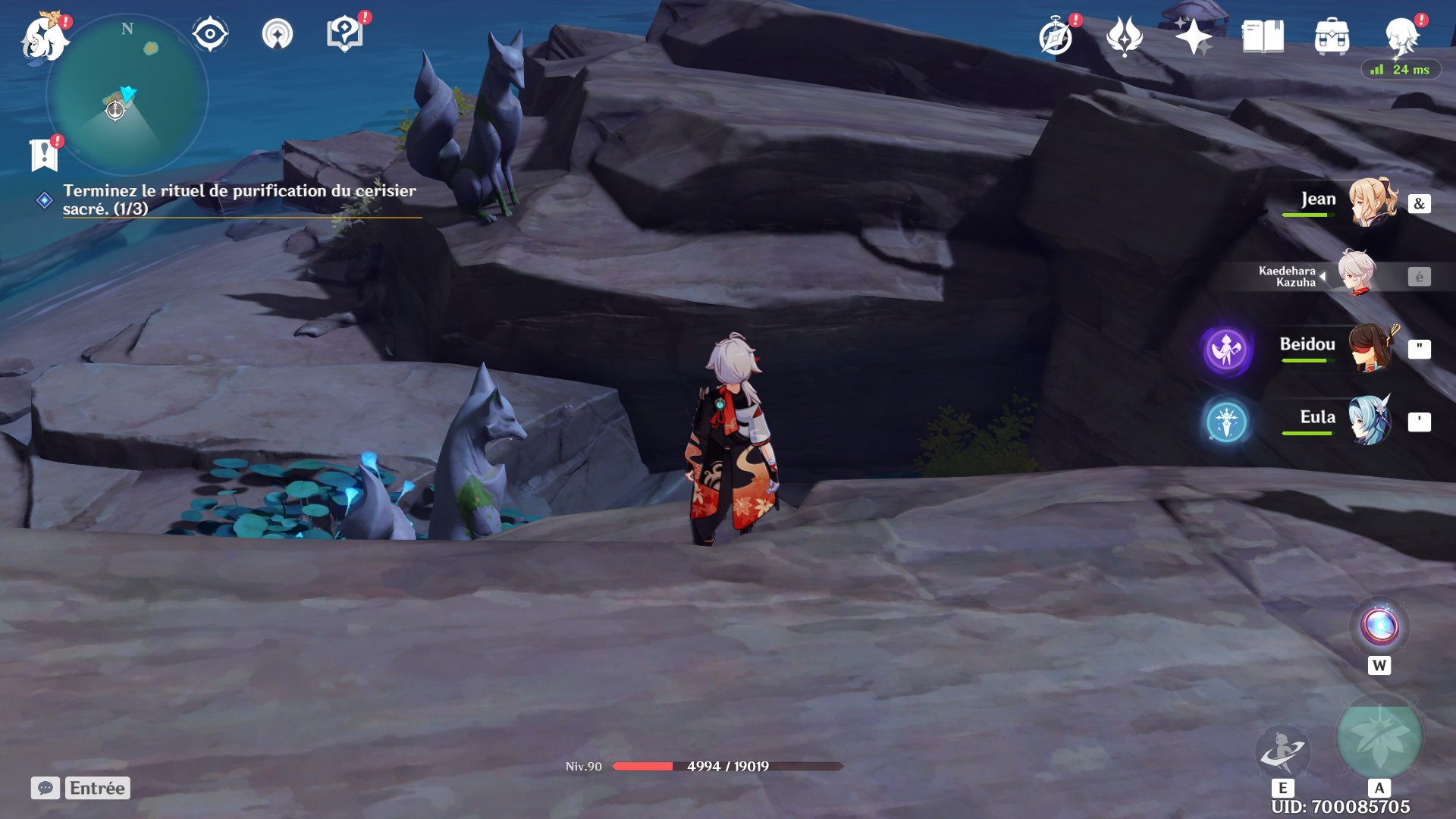
Task: Open the character screen icon
Action: coord(1401,36)
